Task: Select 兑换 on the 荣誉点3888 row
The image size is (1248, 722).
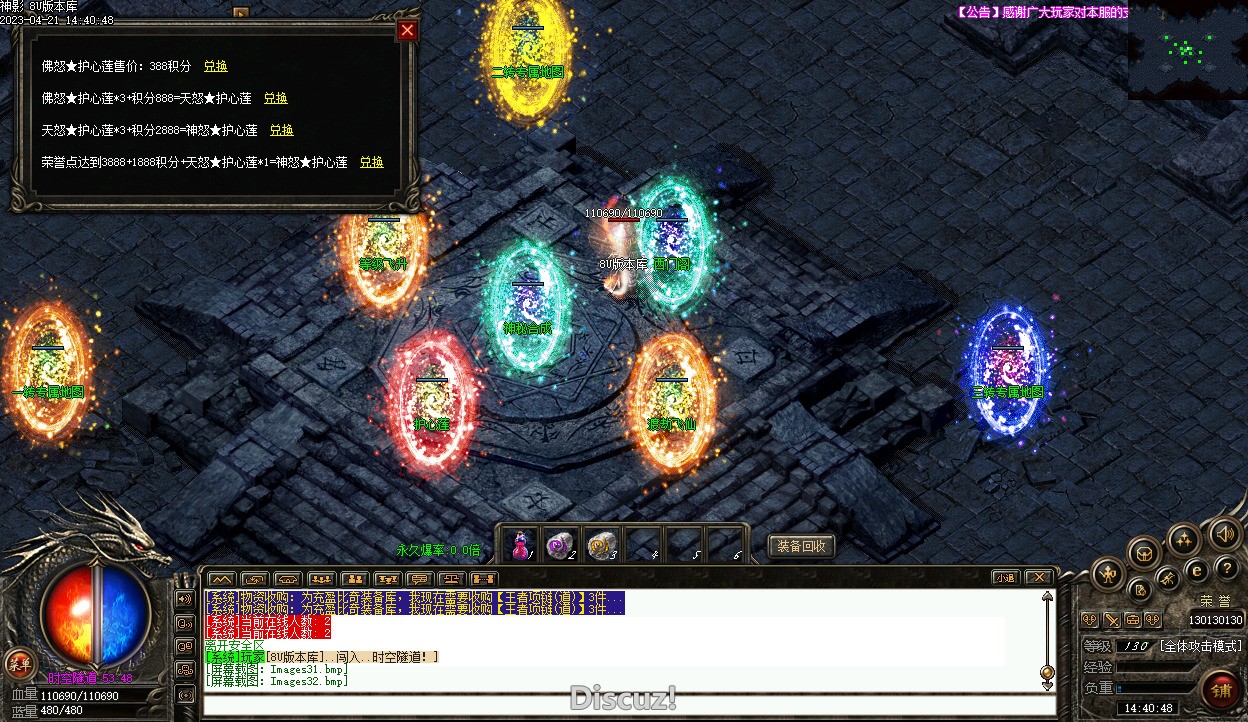Action: 372,162
